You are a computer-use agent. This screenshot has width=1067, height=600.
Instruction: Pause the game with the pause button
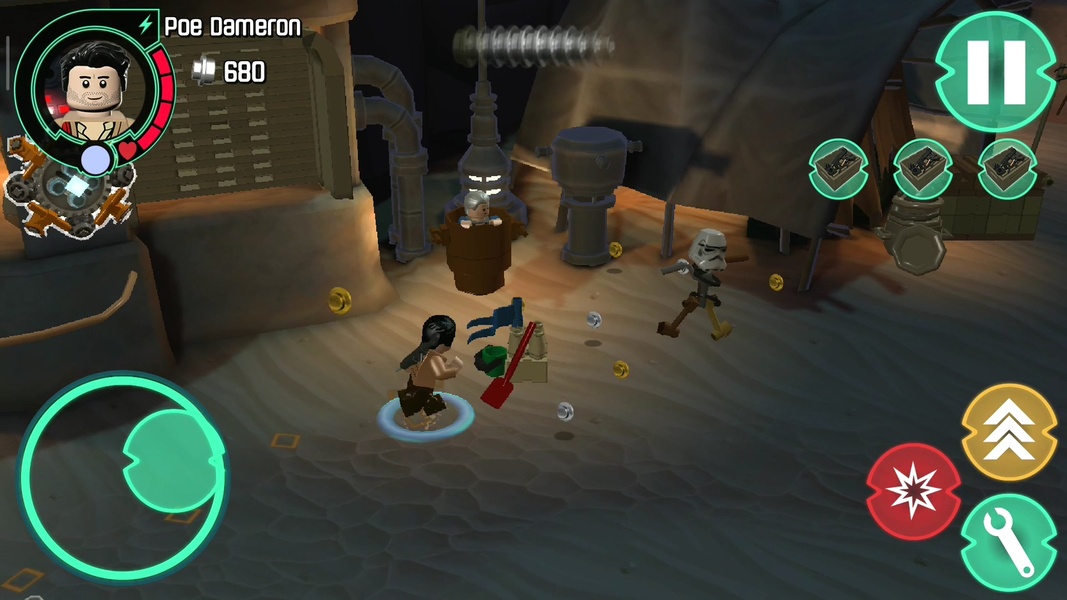[996, 72]
